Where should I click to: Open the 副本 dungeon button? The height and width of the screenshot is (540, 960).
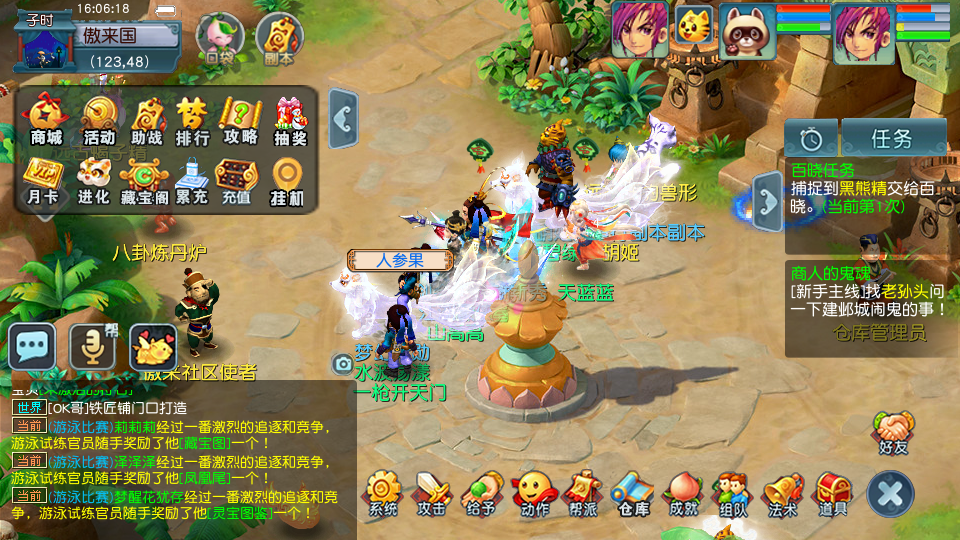tap(279, 40)
